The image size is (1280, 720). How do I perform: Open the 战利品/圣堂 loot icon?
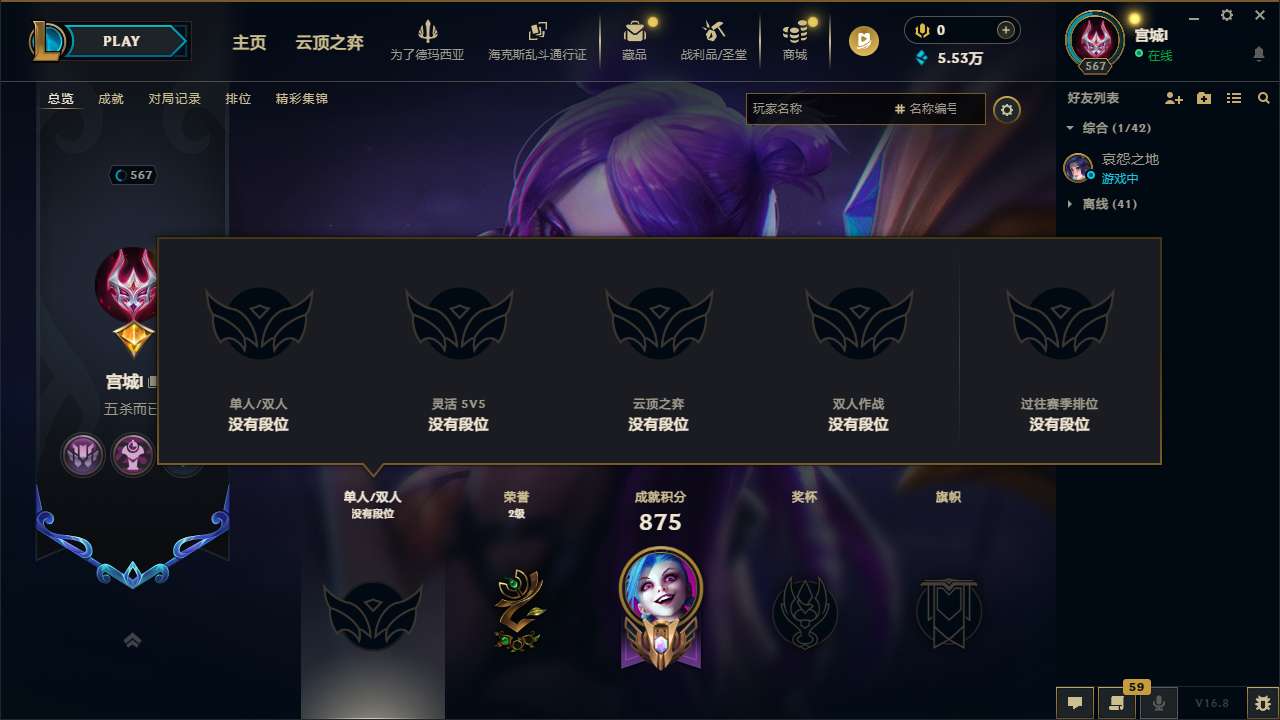click(x=715, y=37)
